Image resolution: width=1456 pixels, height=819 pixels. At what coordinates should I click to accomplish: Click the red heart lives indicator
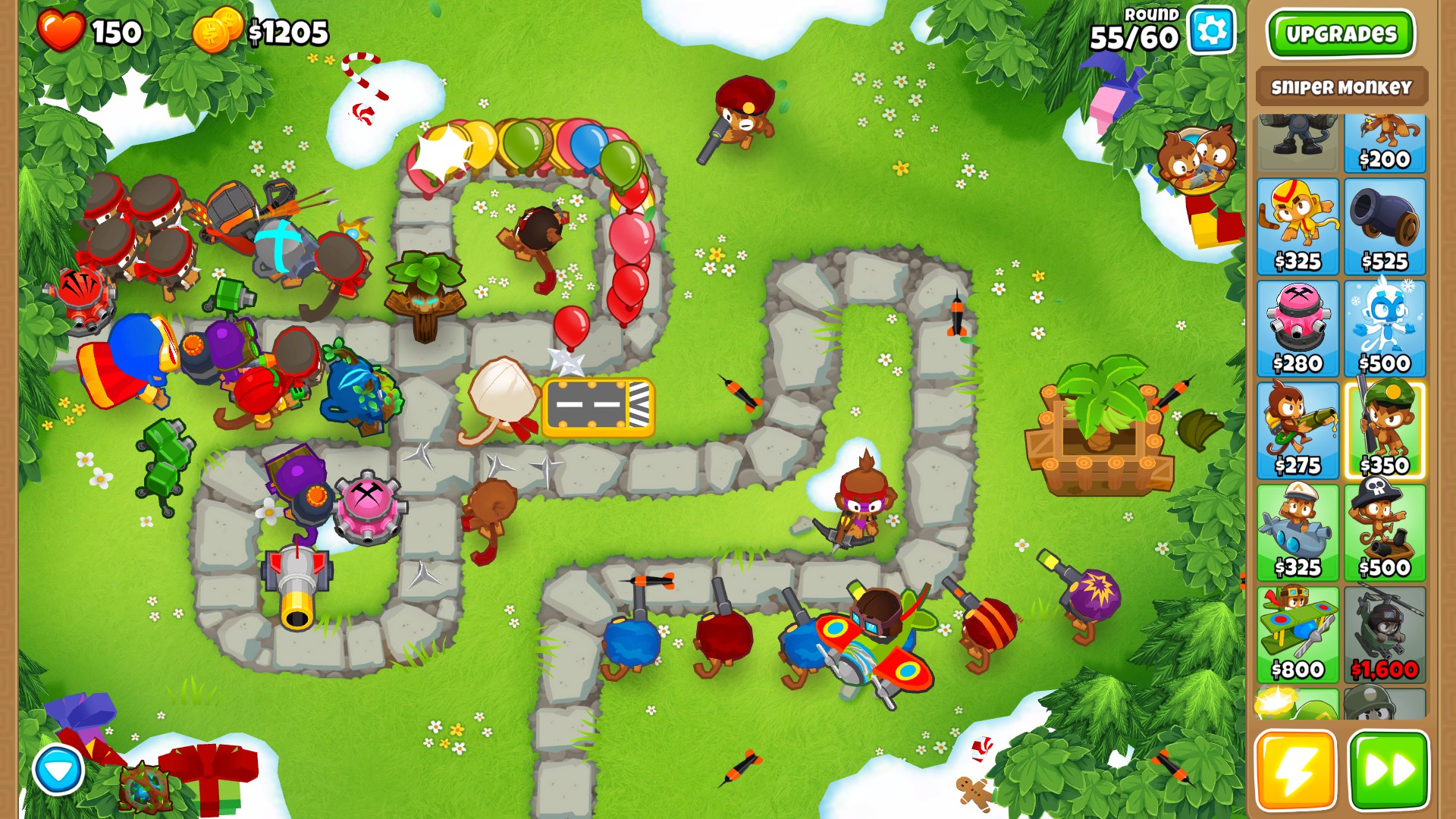(63, 32)
